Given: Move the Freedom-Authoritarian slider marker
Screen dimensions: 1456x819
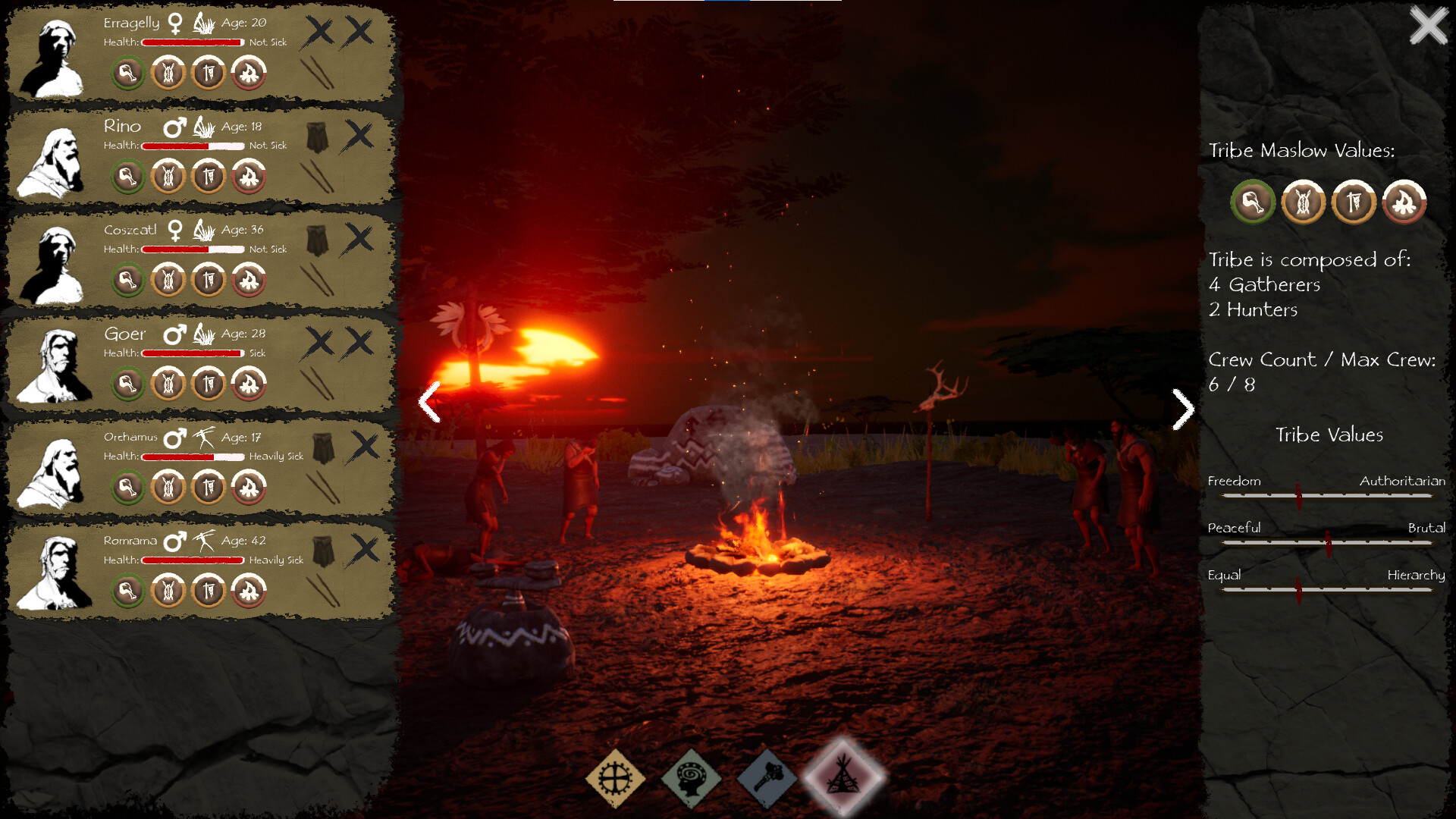Looking at the screenshot, I should click(1300, 494).
